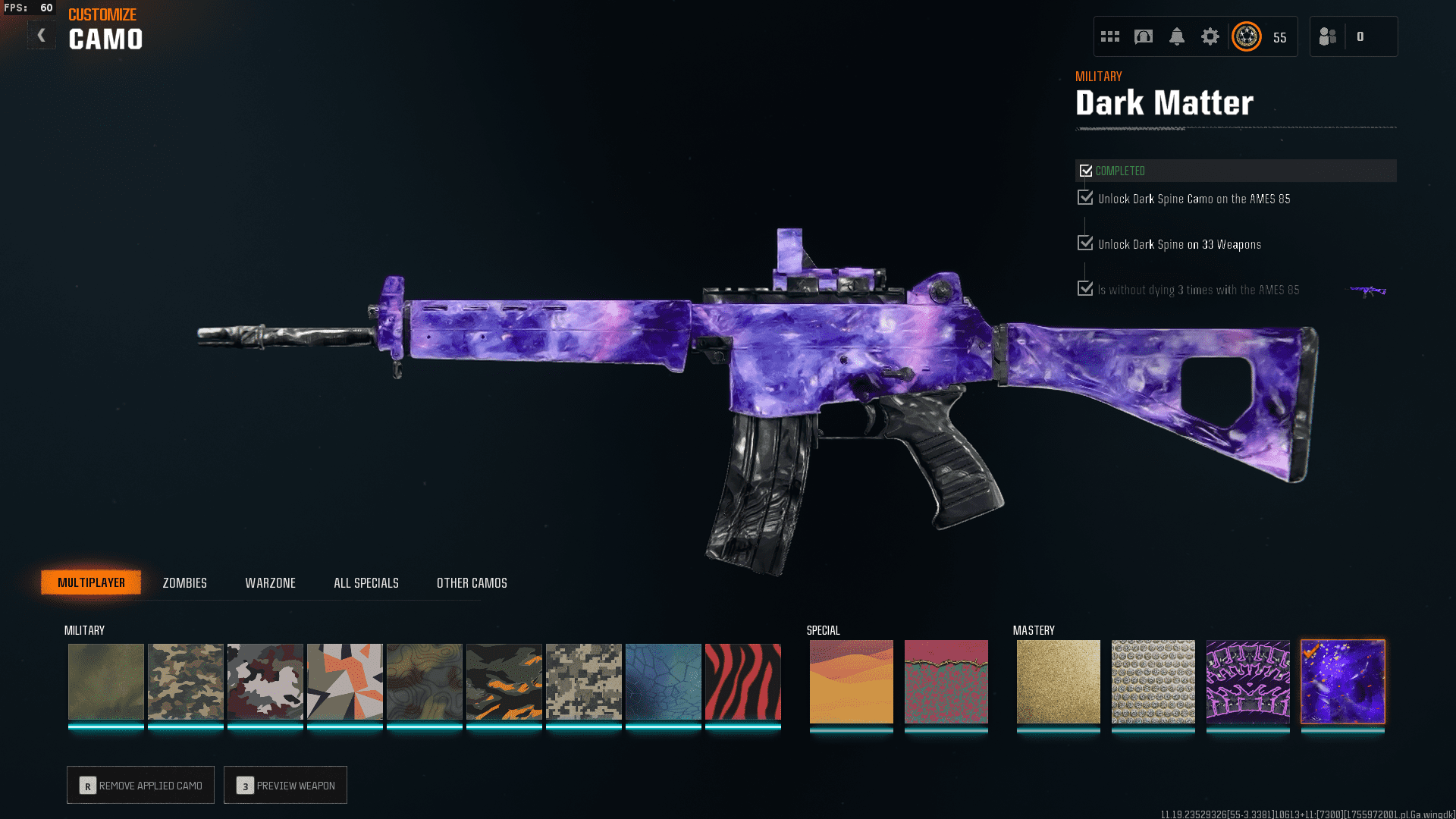Open the Warzone camo tab
This screenshot has height=819, width=1456.
[270, 582]
